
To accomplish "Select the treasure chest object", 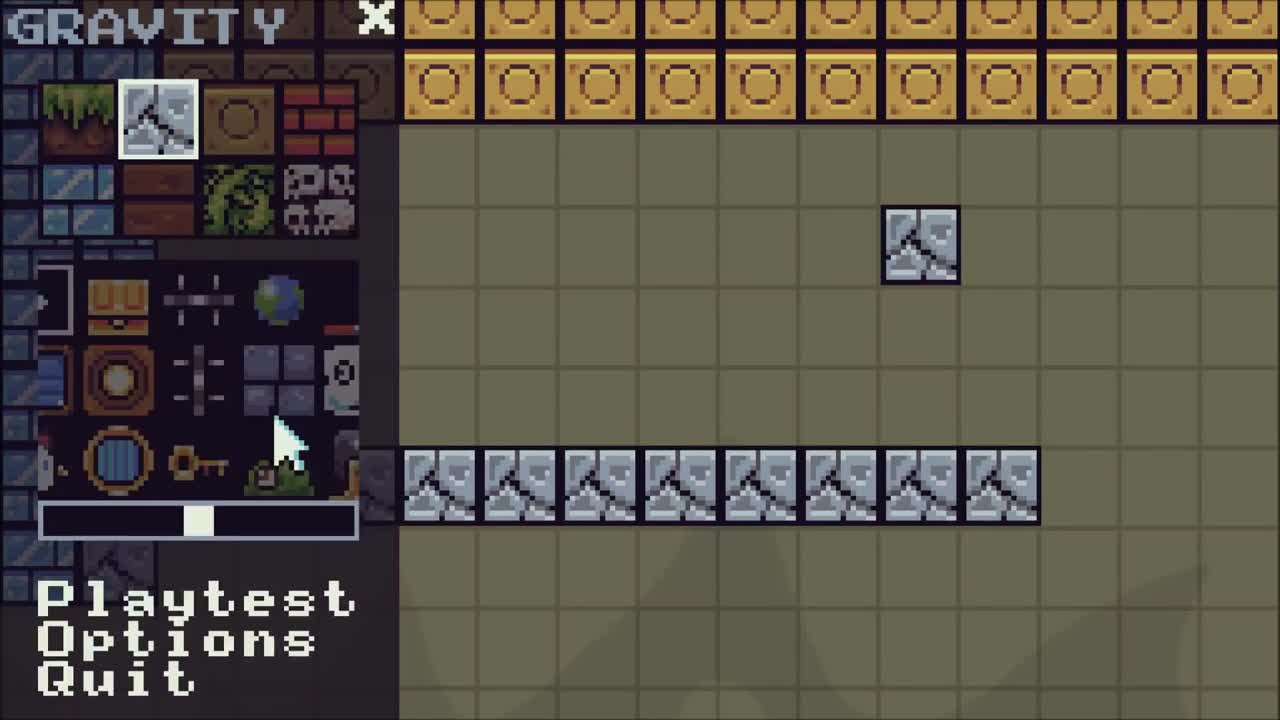I will 118,300.
